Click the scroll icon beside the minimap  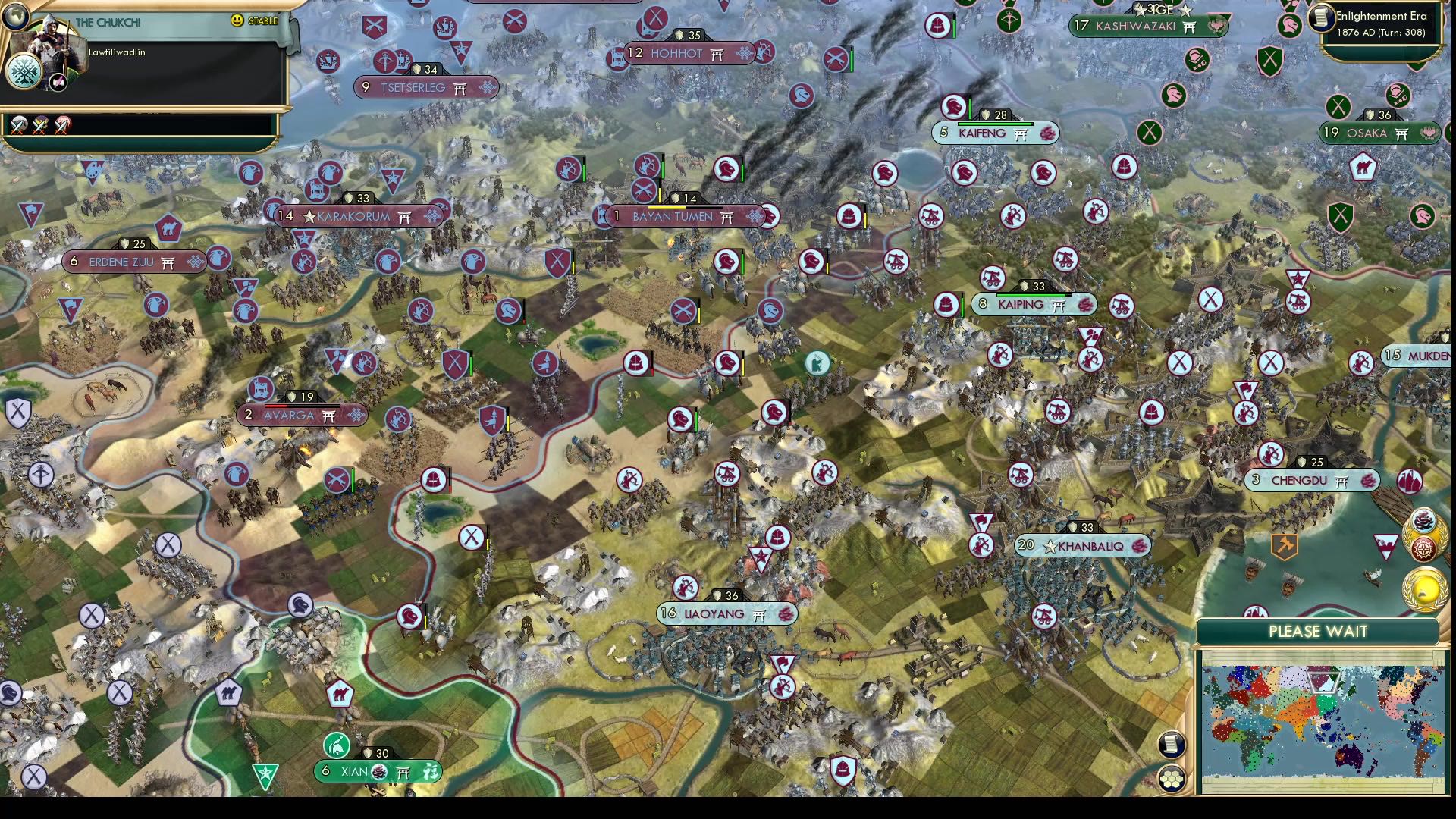[1171, 744]
